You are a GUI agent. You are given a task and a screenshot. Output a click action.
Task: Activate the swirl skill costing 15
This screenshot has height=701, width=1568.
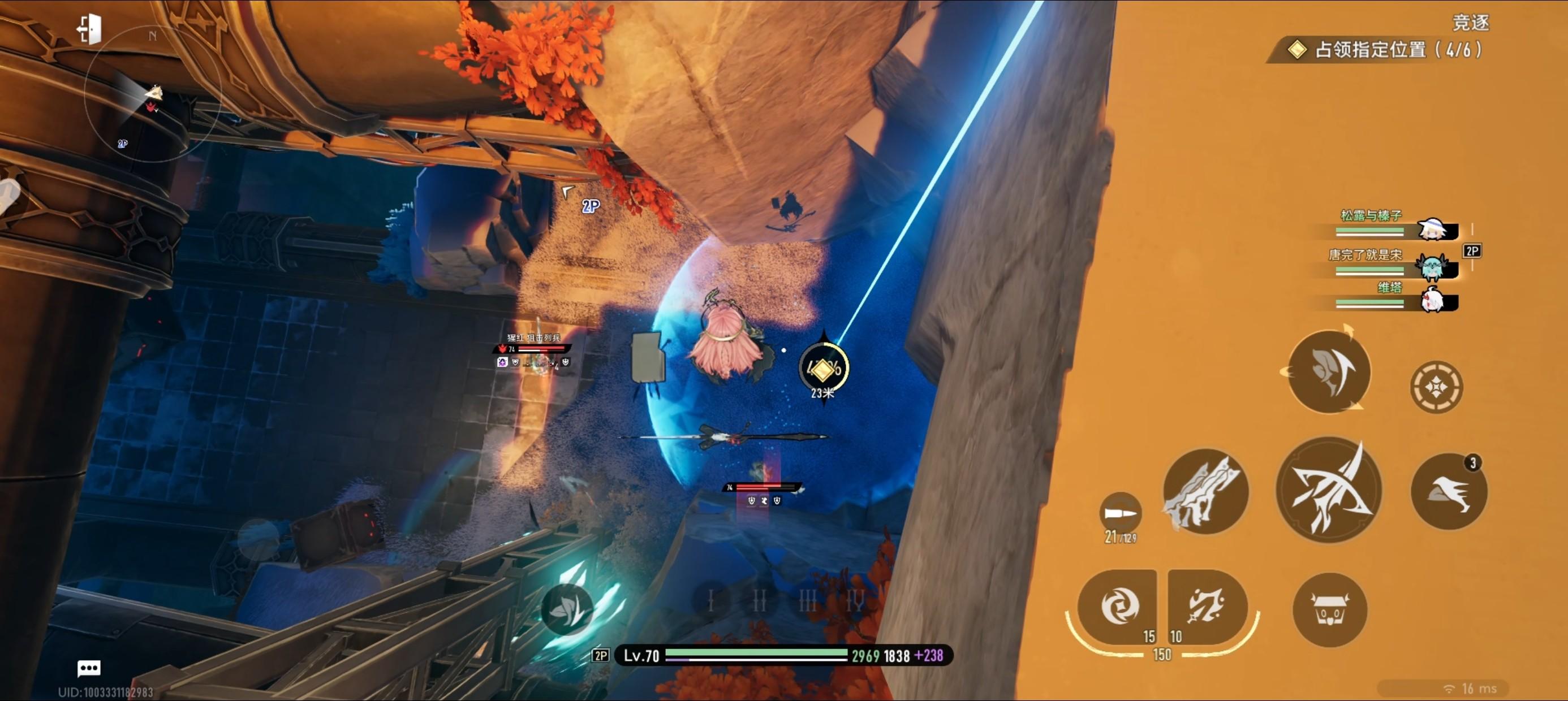point(1119,606)
